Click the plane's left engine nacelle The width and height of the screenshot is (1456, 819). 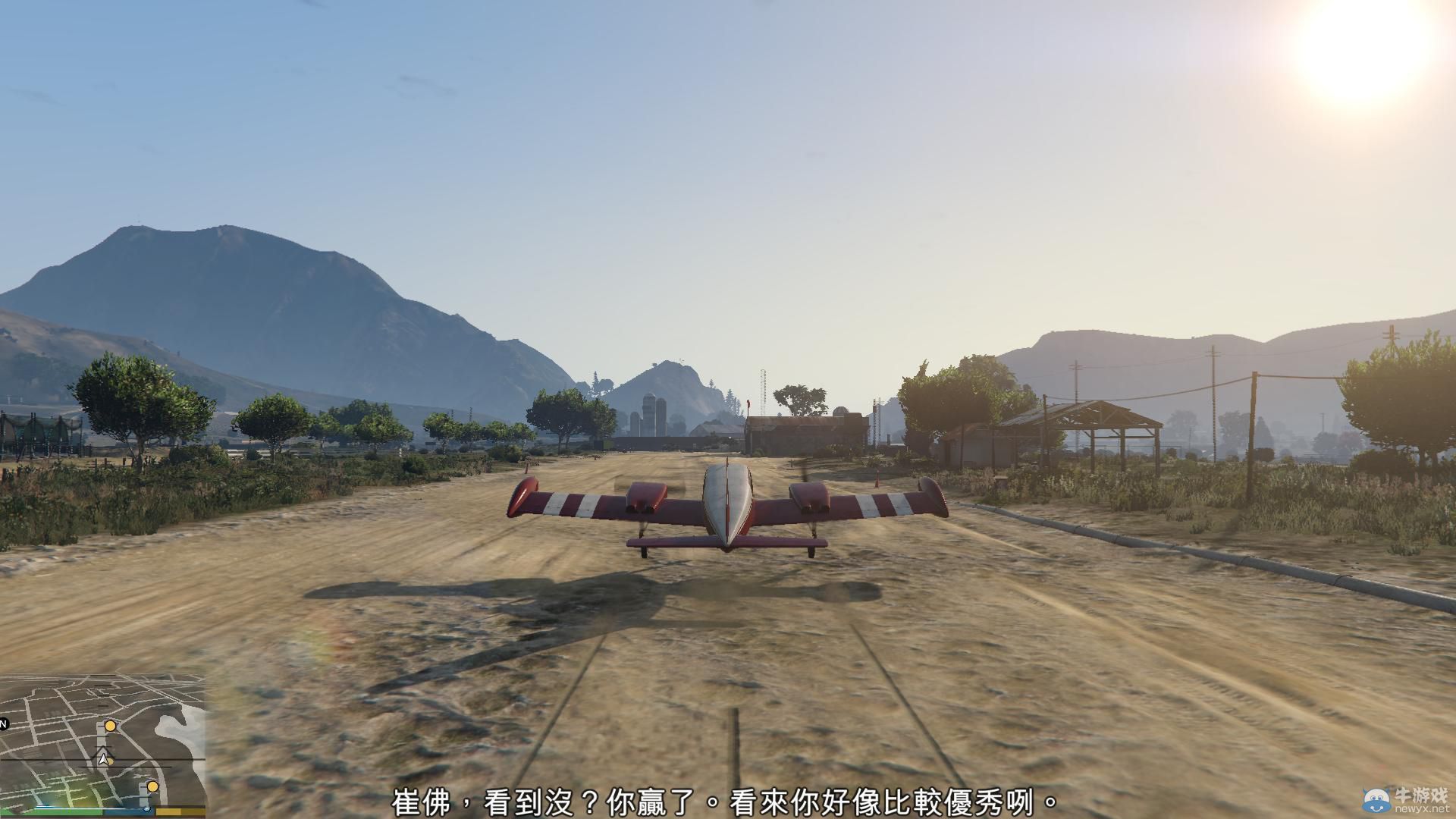pos(646,498)
